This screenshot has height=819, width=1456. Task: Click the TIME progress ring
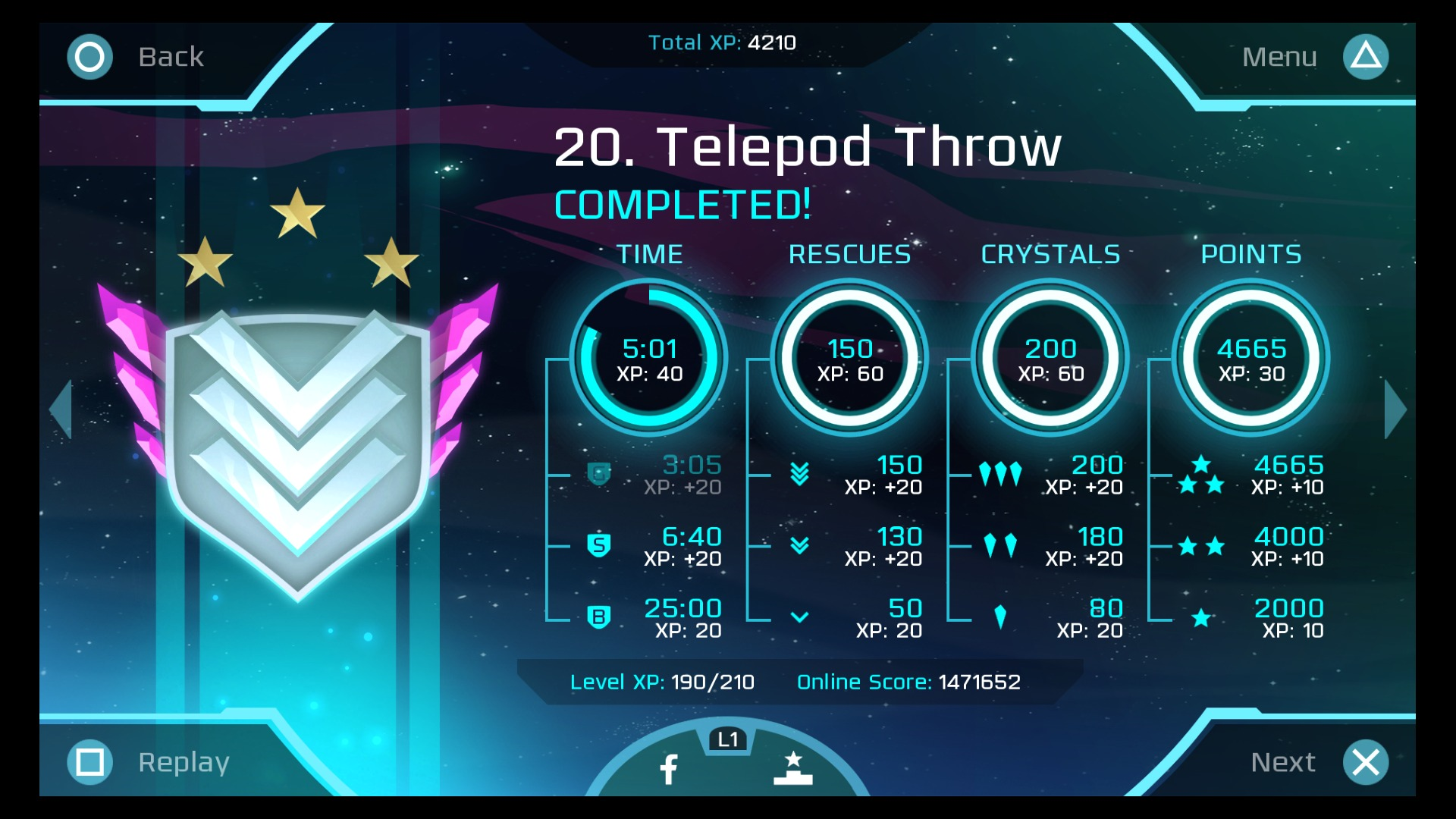click(651, 358)
